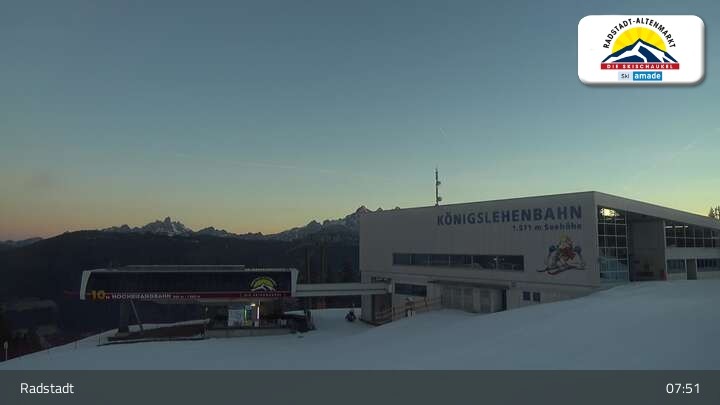Click the Radstadt-Altenmarkt Ski amade logo
The image size is (720, 405).
pos(640,49)
